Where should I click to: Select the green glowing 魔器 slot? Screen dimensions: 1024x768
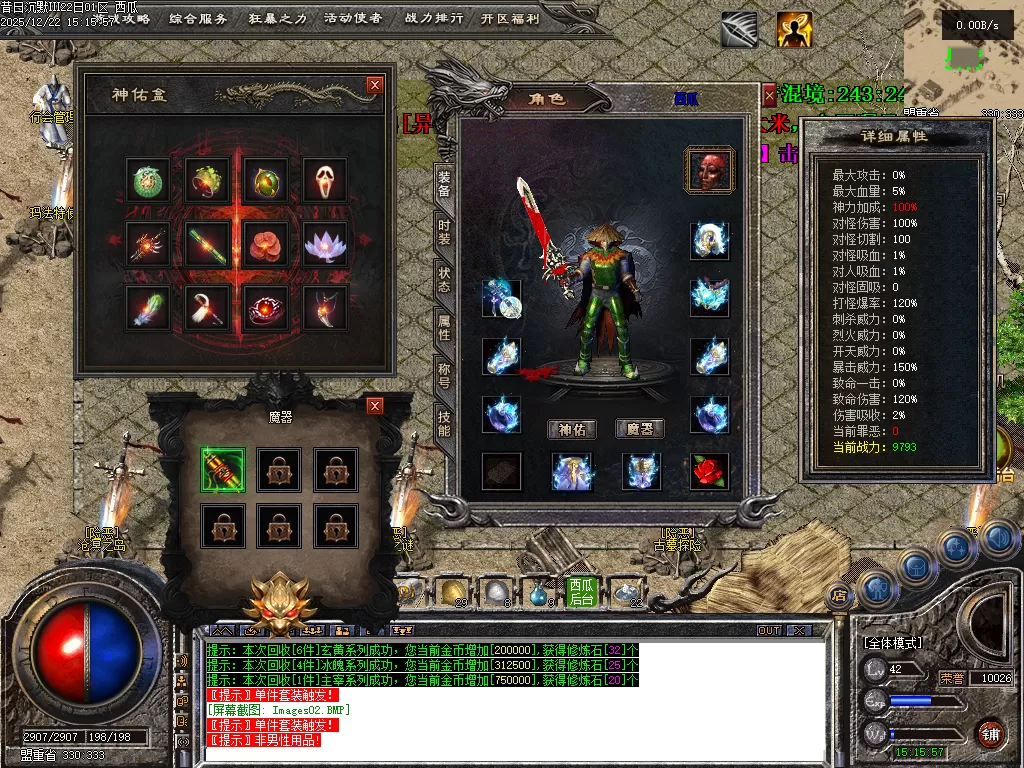pyautogui.click(x=222, y=469)
